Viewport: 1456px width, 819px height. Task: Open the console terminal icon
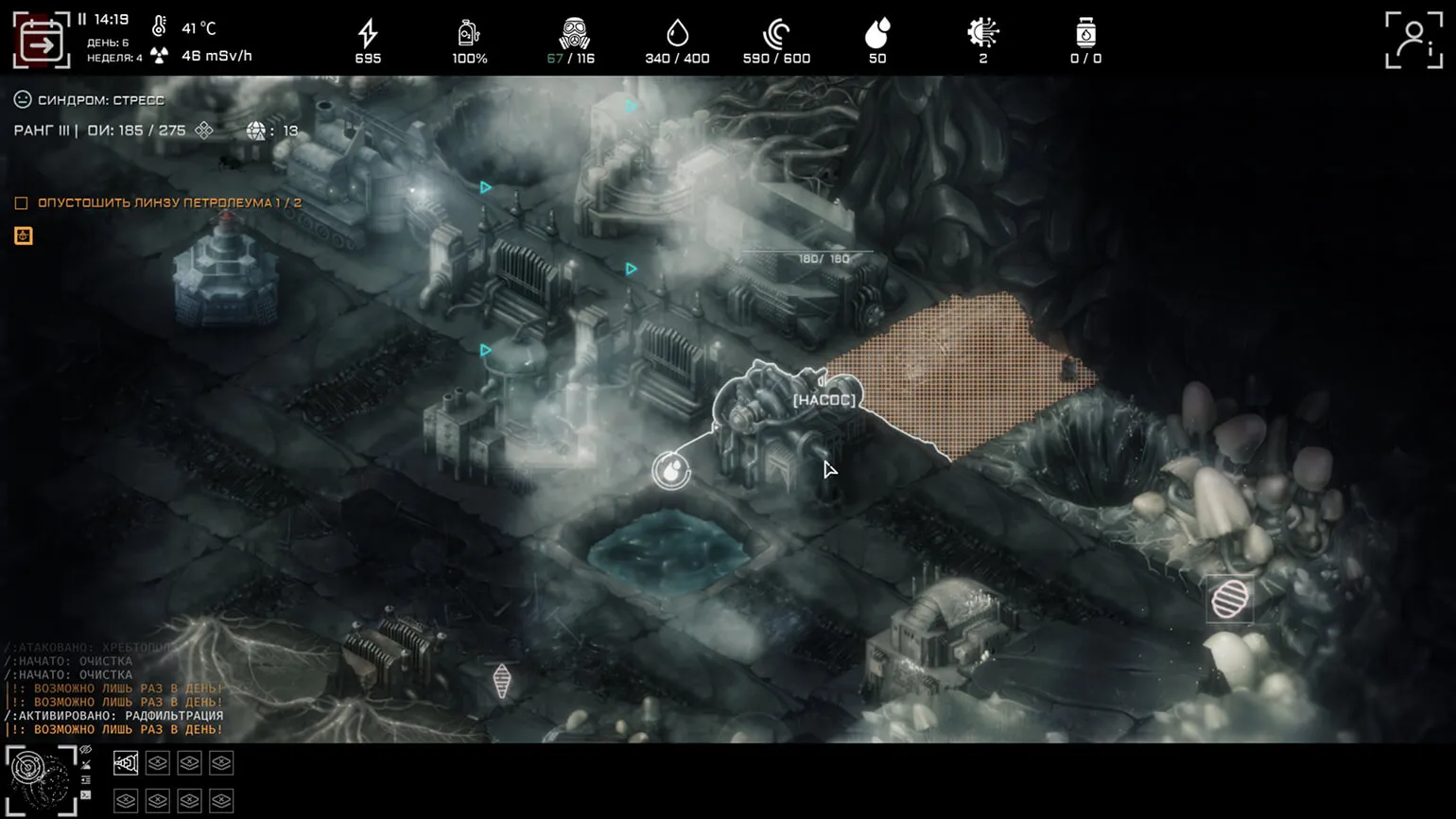point(86,795)
